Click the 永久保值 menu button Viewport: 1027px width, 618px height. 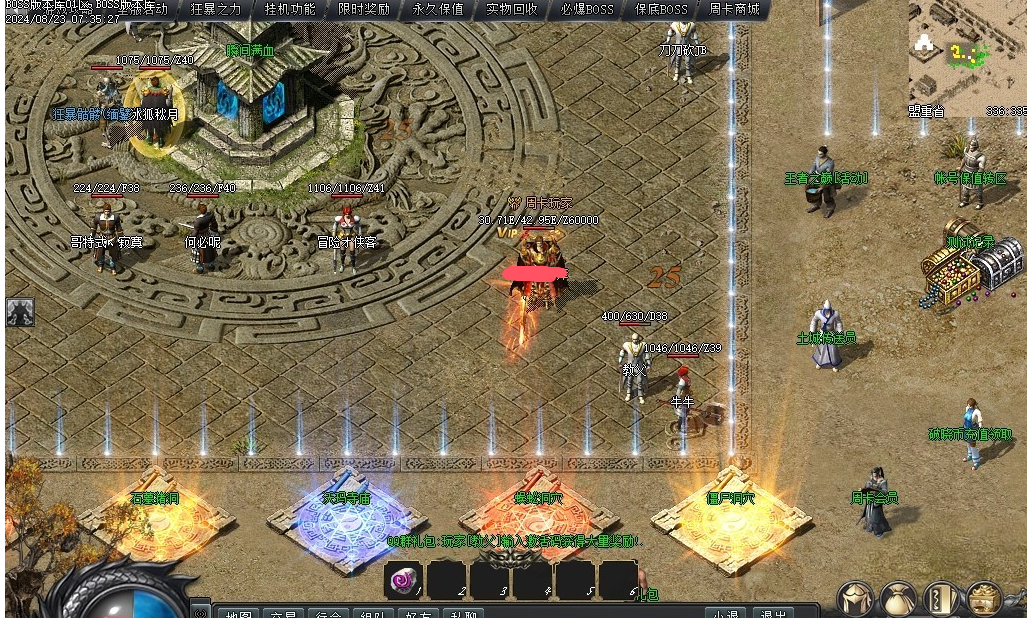[438, 9]
